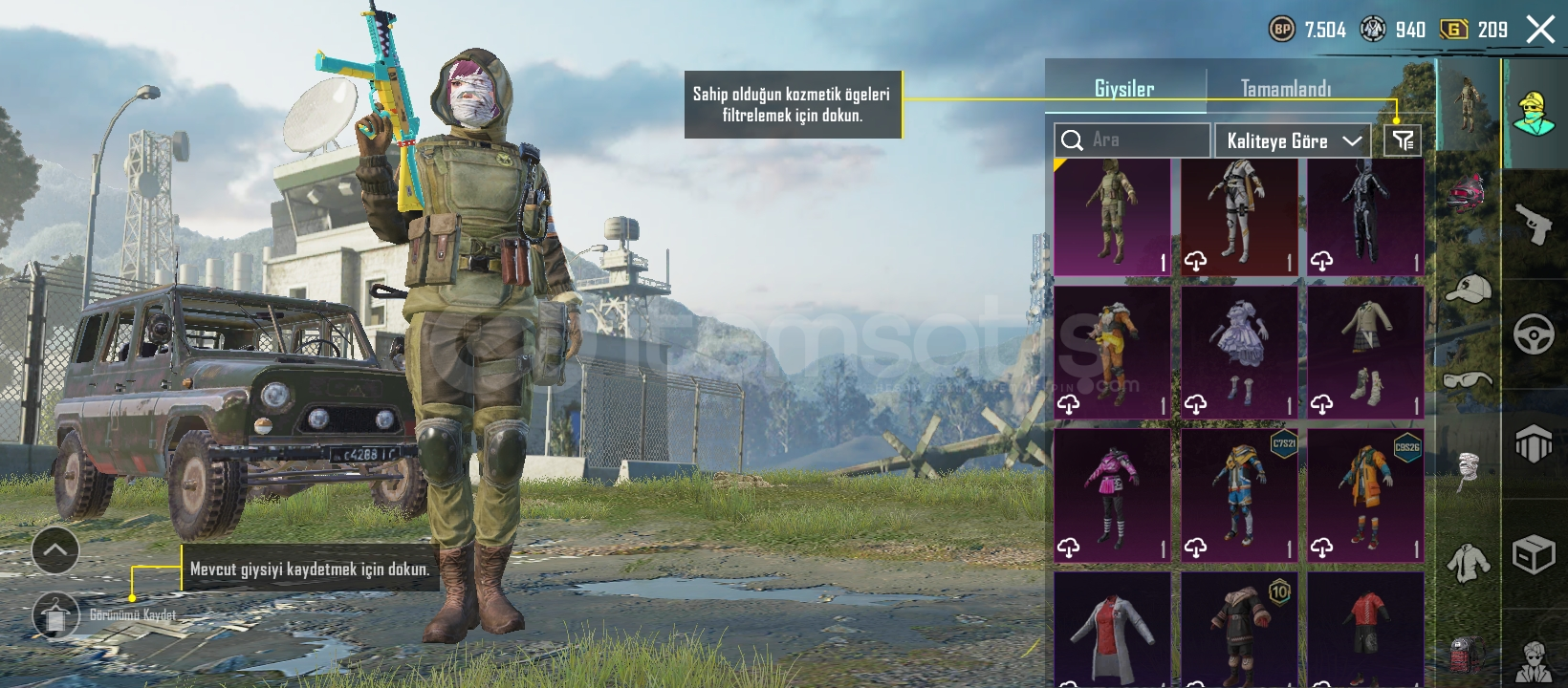The width and height of the screenshot is (1568, 688).
Task: Select the olive military outfit
Action: click(x=1112, y=217)
